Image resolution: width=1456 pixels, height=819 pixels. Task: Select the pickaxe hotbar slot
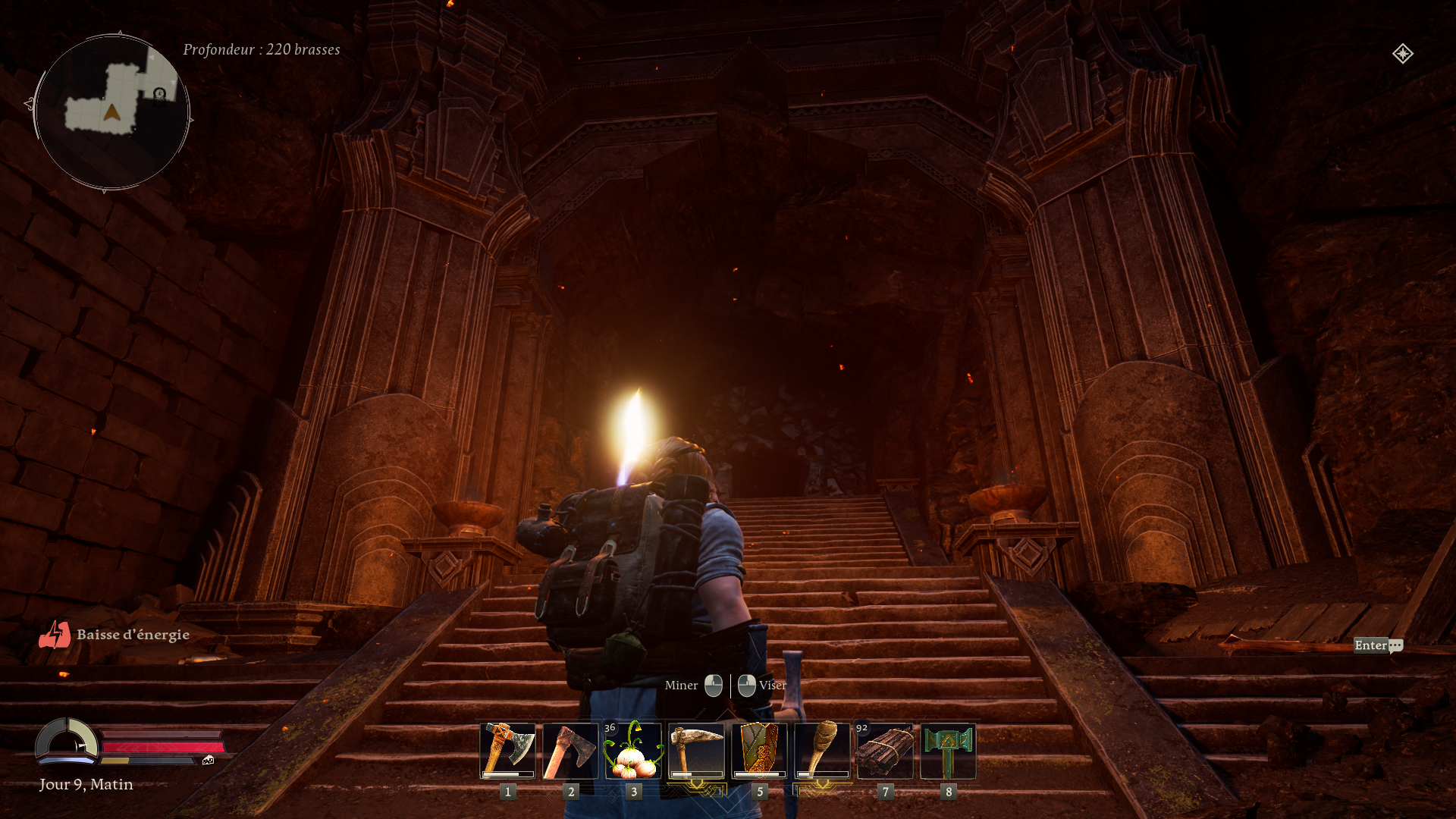696,751
